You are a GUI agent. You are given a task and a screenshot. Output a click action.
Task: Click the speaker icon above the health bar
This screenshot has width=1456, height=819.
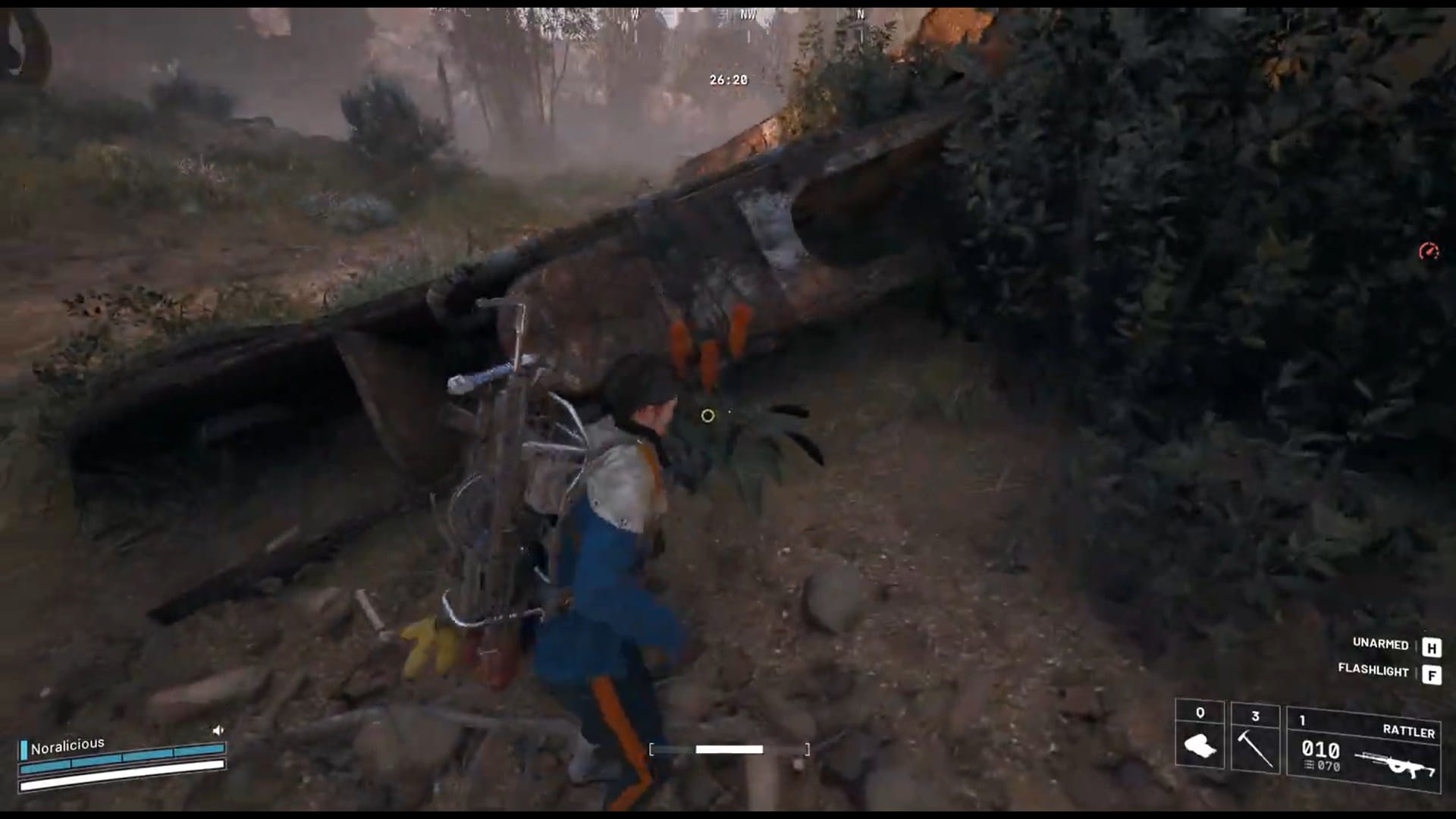pyautogui.click(x=218, y=730)
